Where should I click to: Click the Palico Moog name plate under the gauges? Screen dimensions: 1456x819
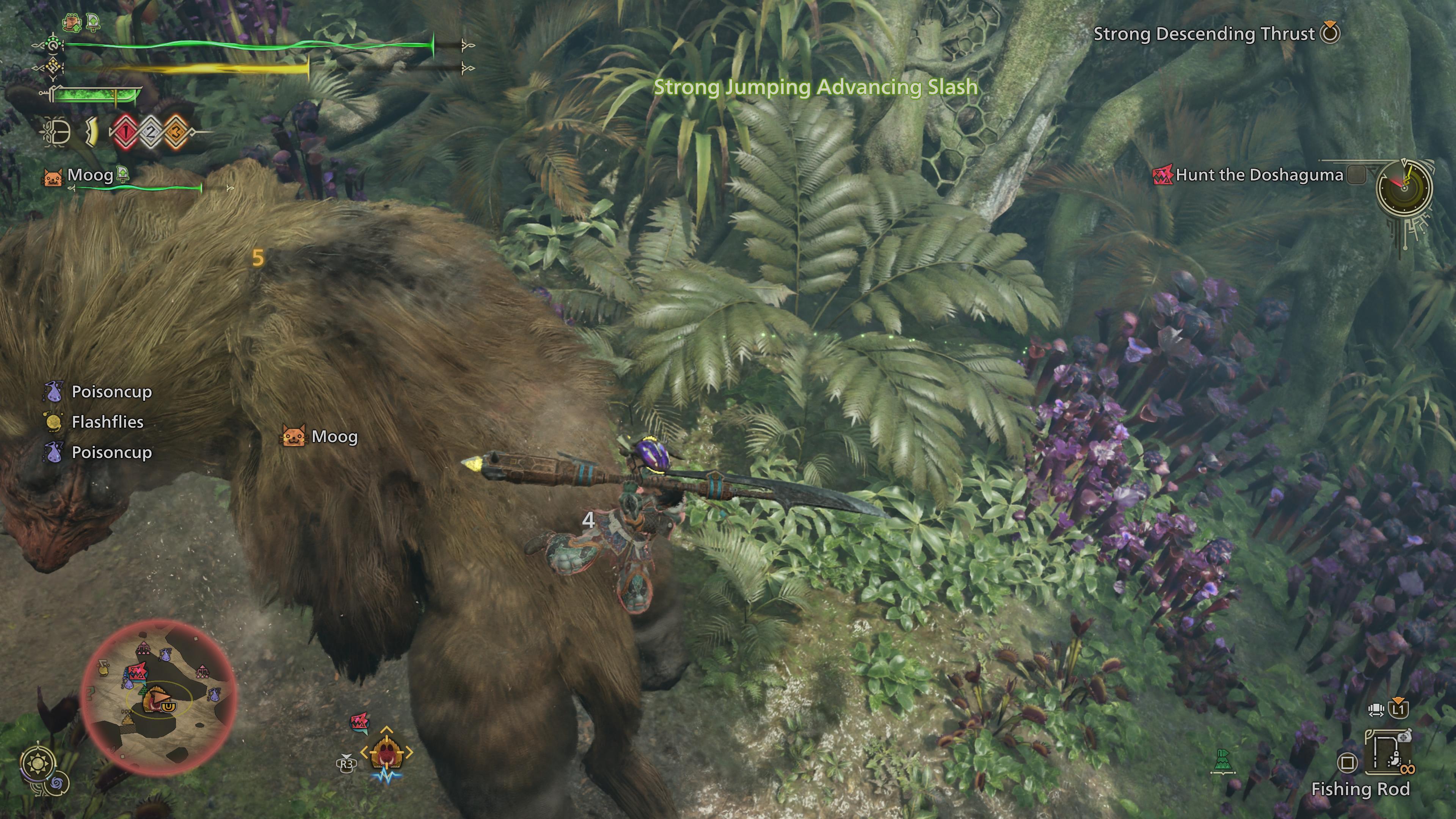[x=90, y=175]
